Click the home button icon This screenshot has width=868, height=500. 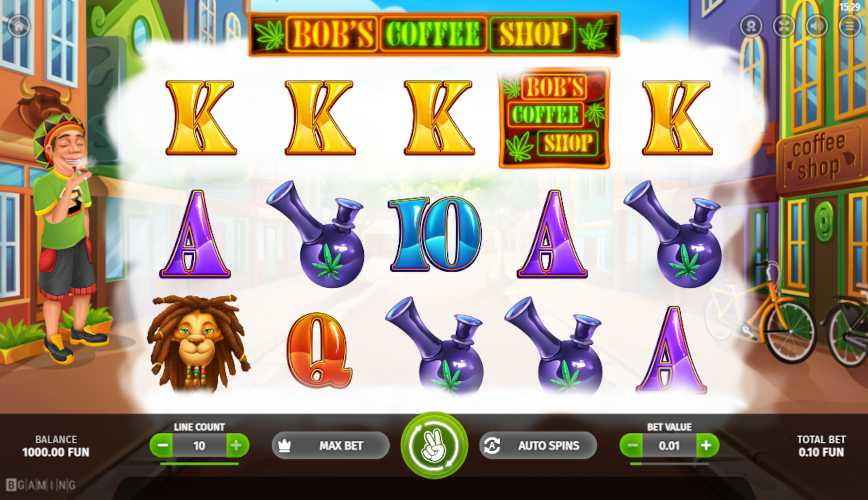coord(19,26)
